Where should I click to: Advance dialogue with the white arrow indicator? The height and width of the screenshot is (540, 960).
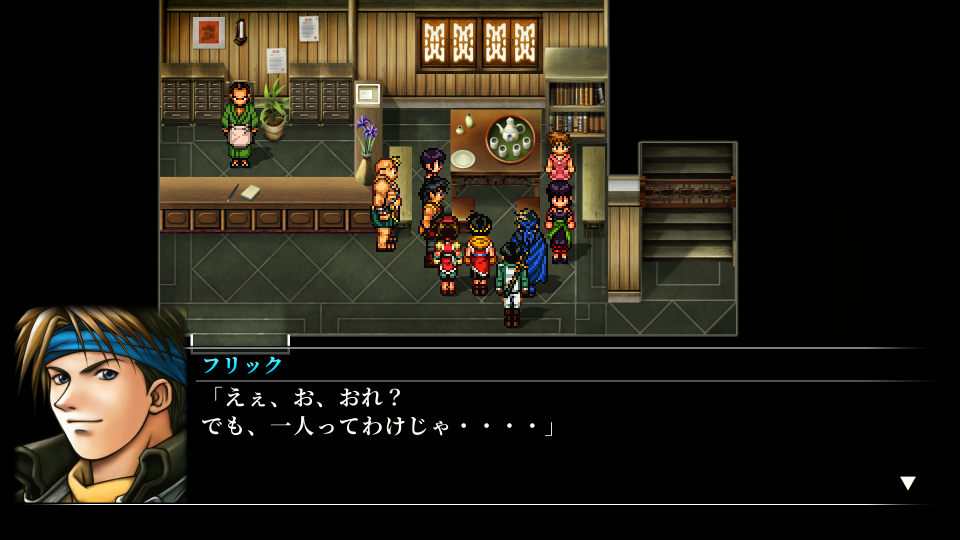point(907,483)
